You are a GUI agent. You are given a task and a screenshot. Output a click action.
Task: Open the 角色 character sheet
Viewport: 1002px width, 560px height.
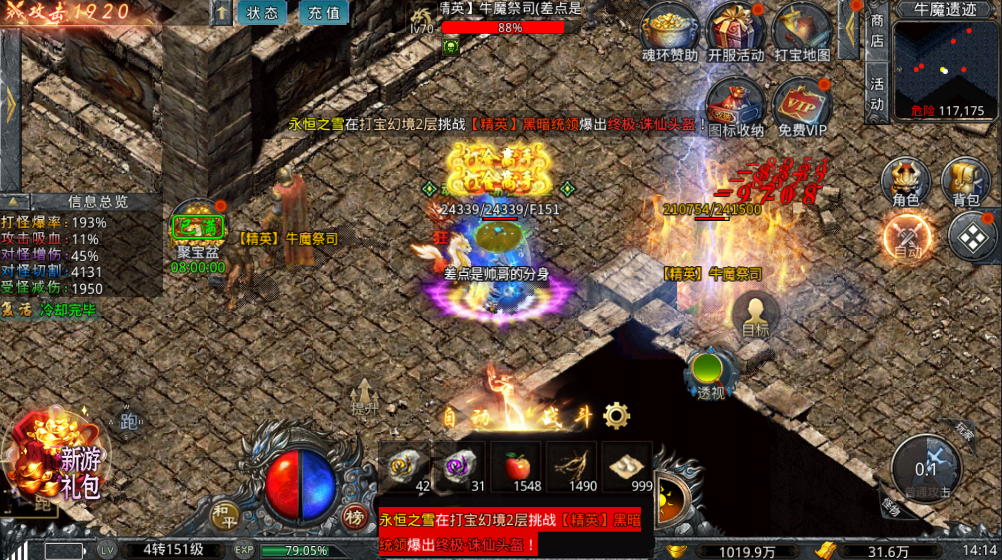905,182
